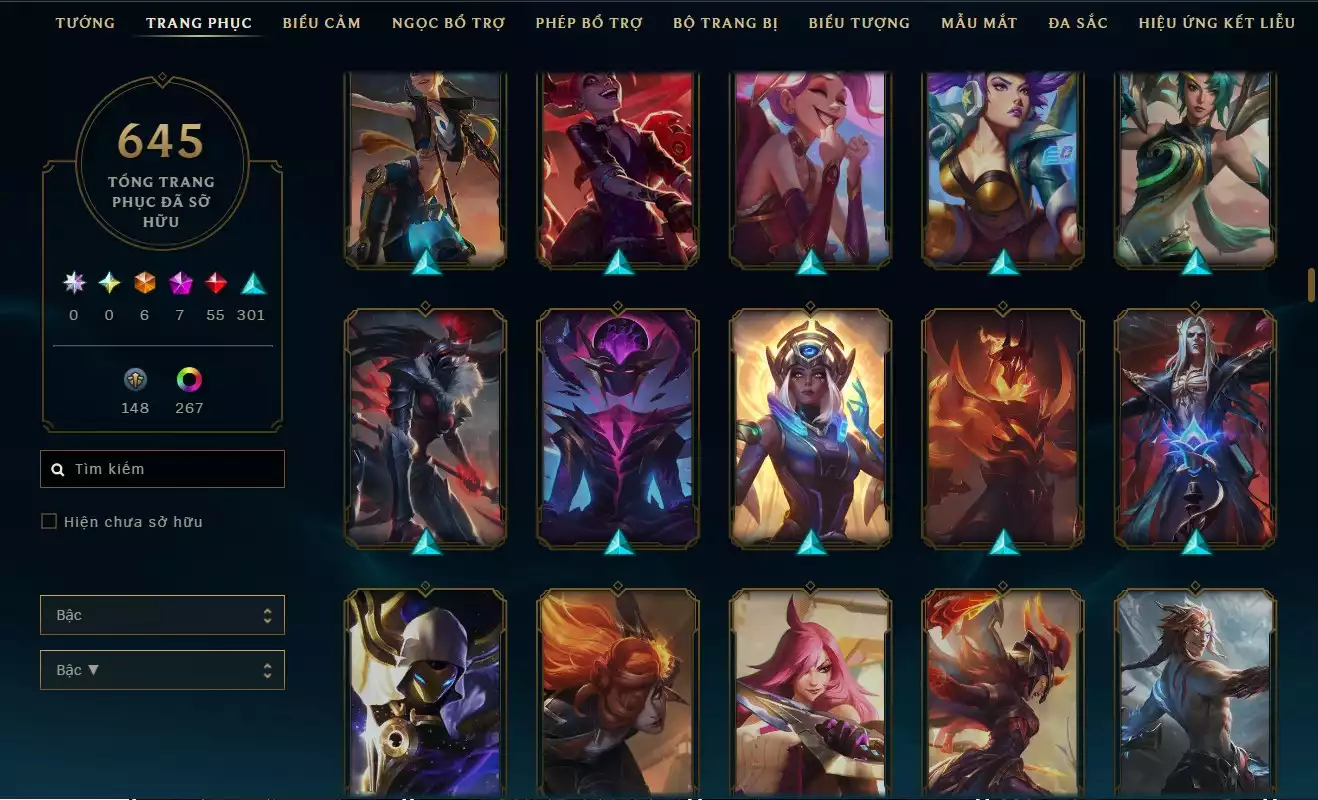Click the border crest icon above 148
The image size is (1318, 800).
[x=134, y=380]
